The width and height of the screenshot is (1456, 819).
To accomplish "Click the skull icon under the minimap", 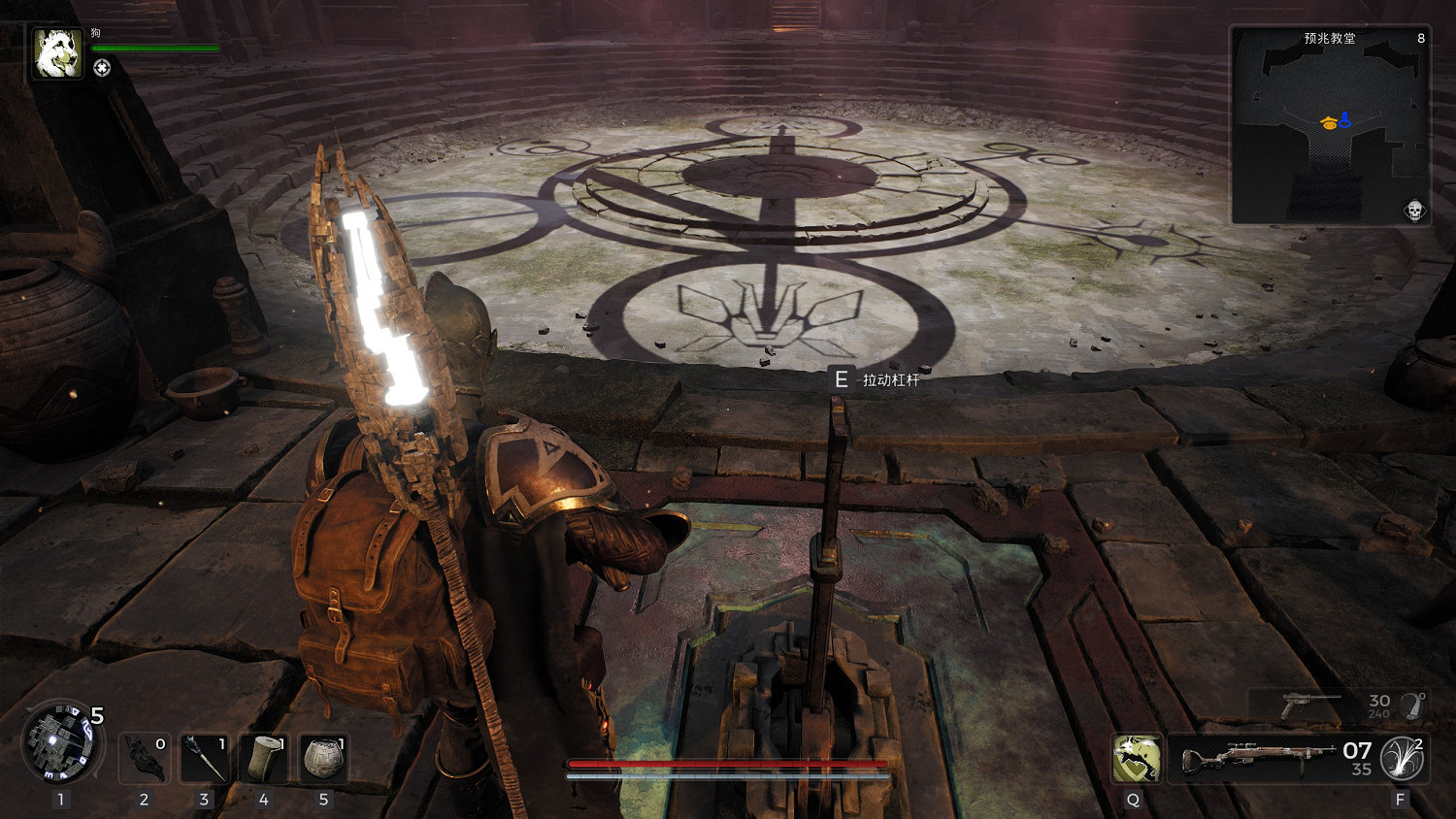I will [x=1414, y=211].
